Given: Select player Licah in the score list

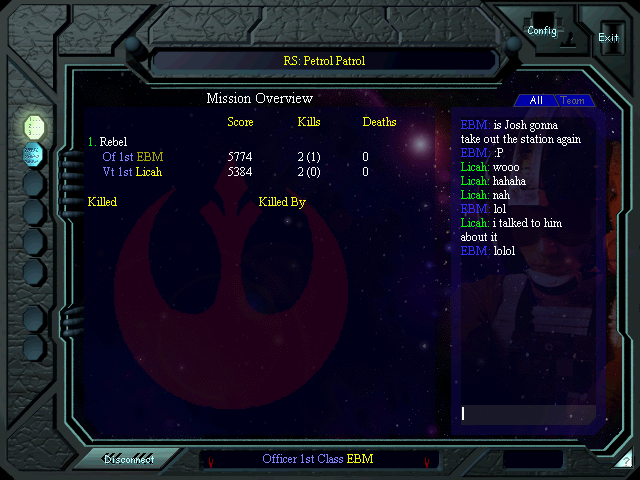Looking at the screenshot, I should pos(132,172).
